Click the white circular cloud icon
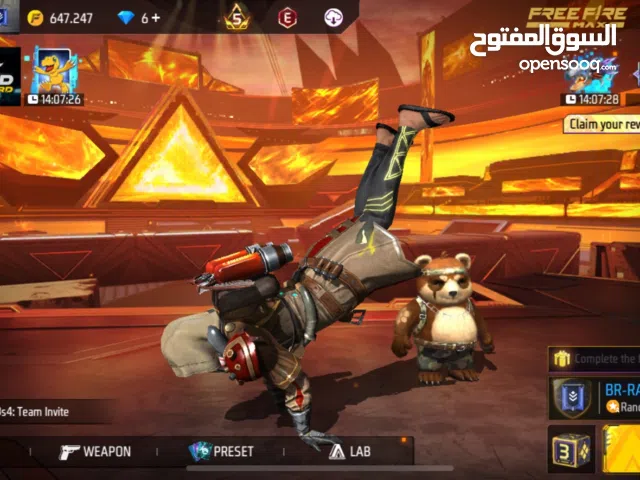Screen dimensions: 640x480 pos(333,17)
